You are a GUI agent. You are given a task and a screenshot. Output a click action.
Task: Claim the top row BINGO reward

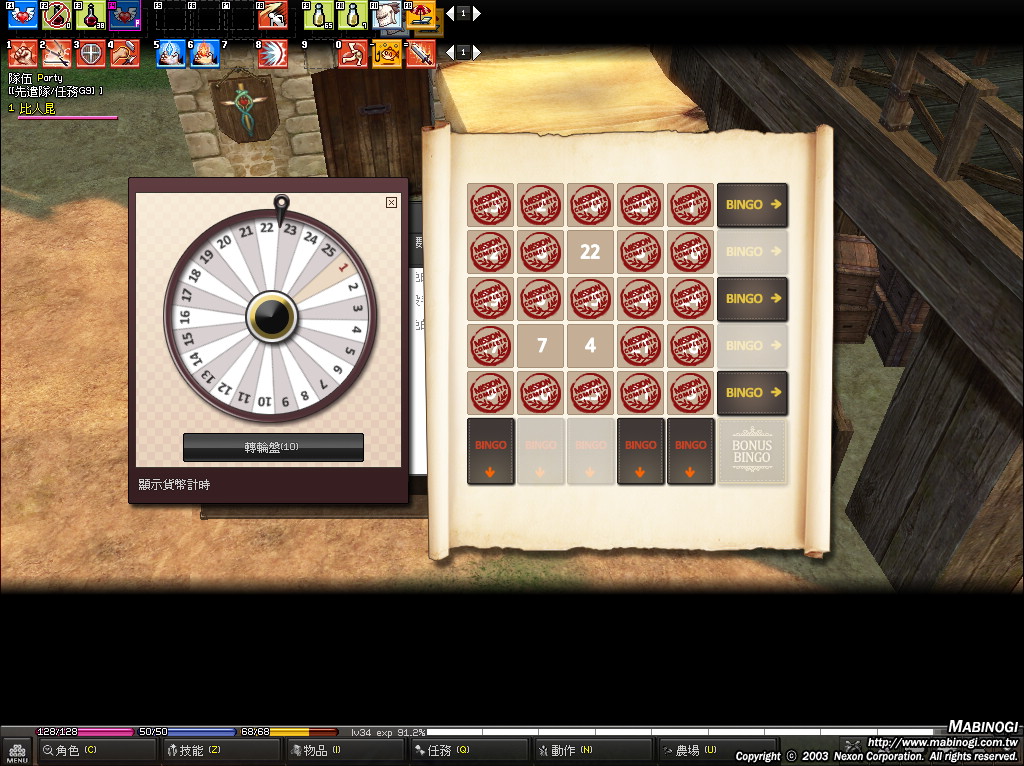point(752,204)
